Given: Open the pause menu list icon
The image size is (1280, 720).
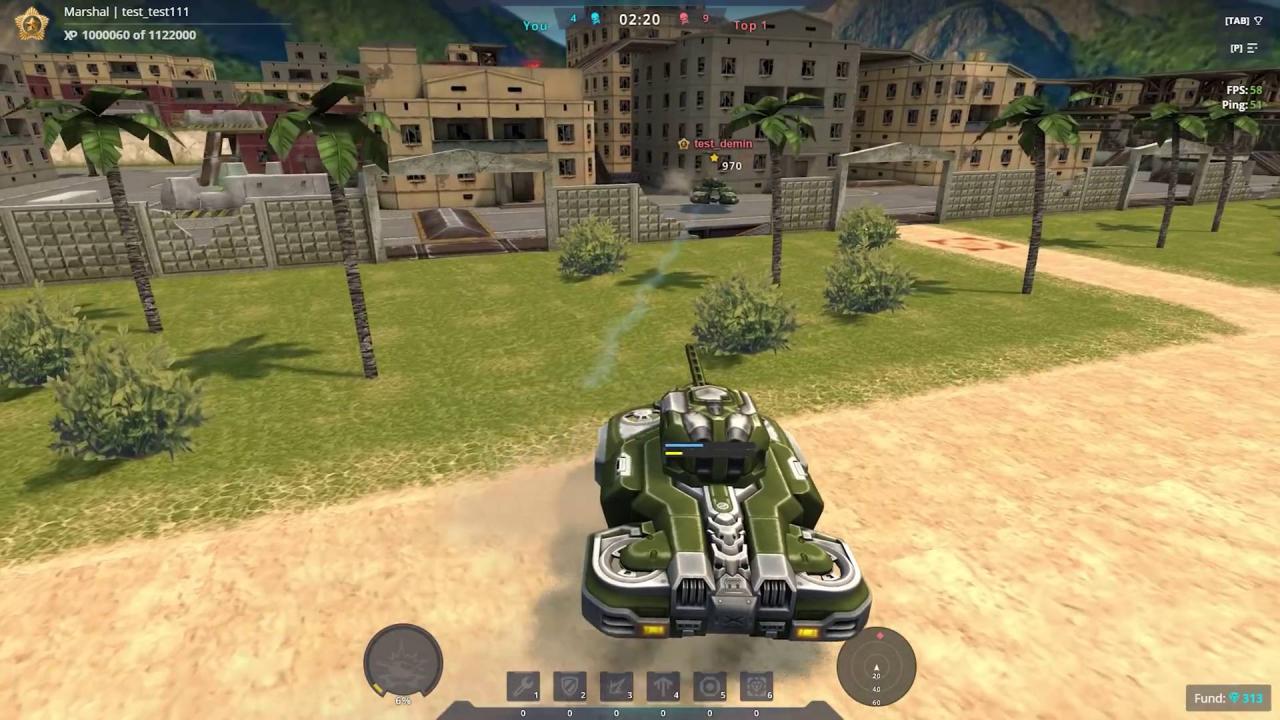Looking at the screenshot, I should coord(1251,47).
